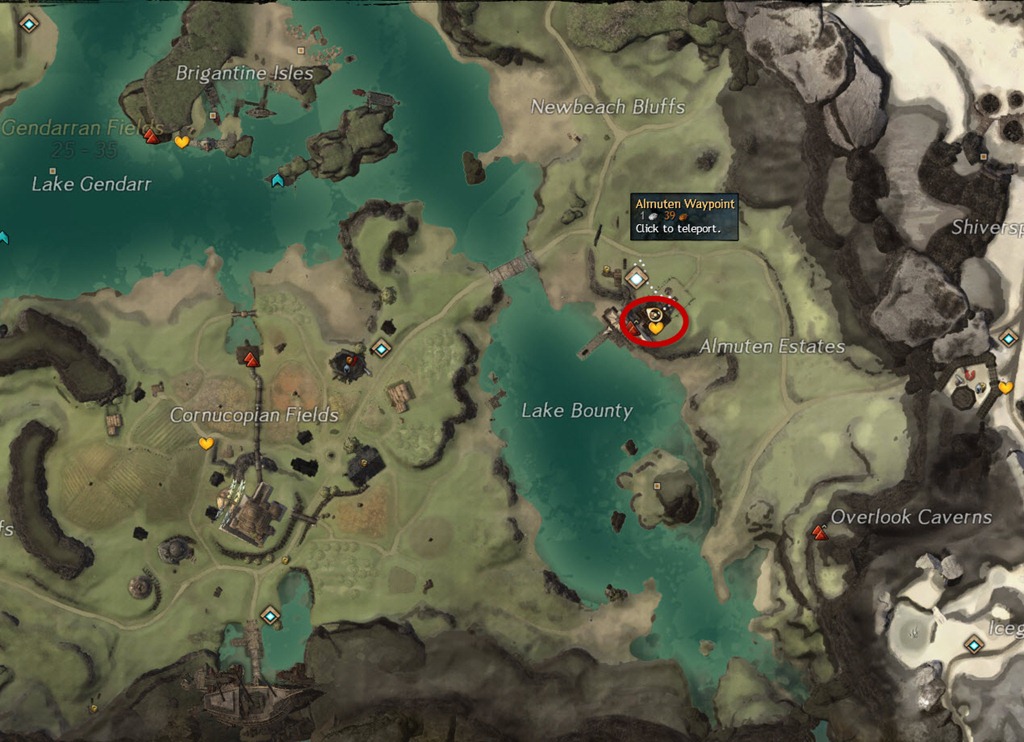1024x742 pixels.
Task: Click the hero challenge marker above Cornucopian Fields
Action: [250, 358]
